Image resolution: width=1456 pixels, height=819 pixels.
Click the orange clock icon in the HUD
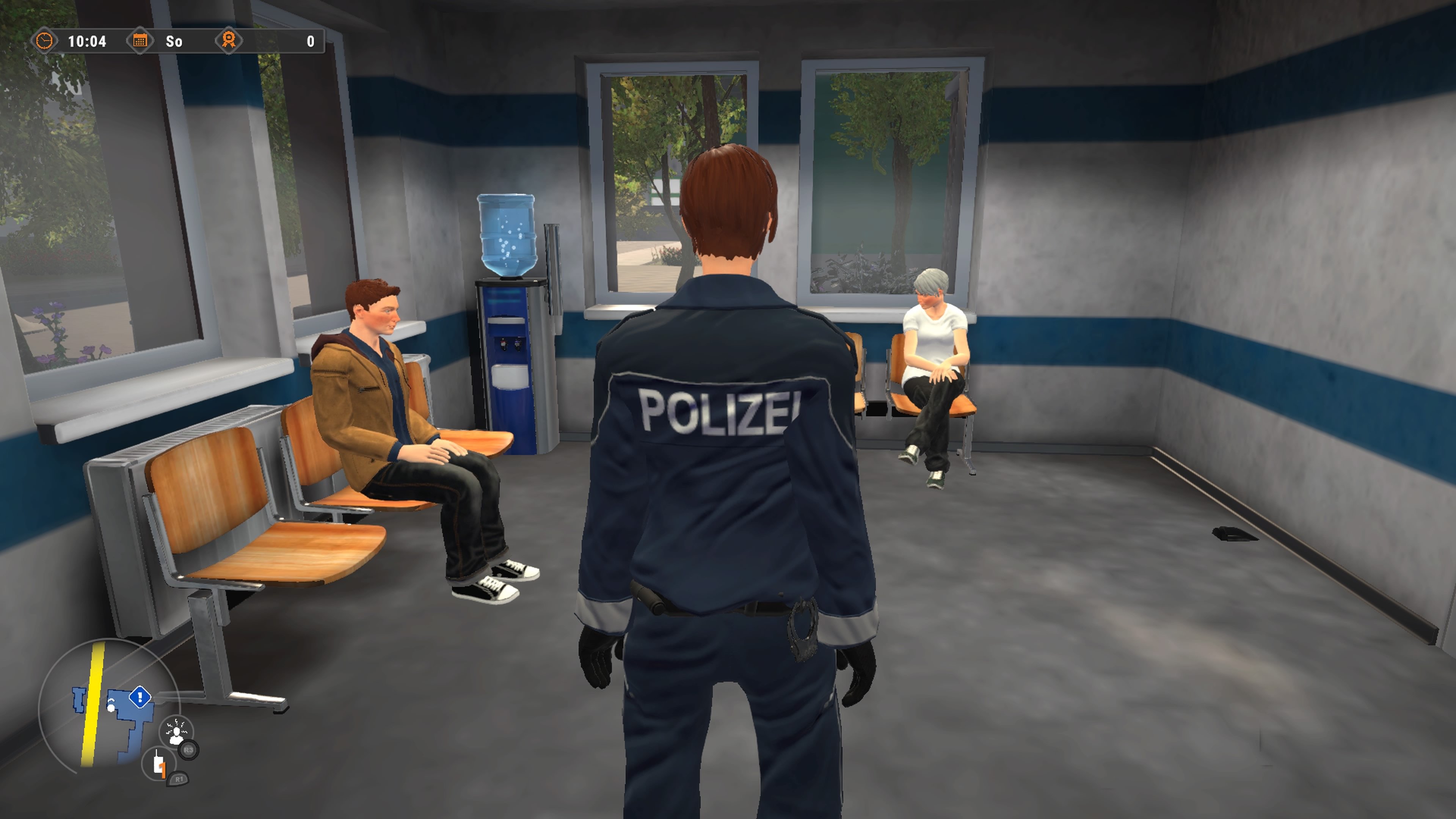(45, 40)
